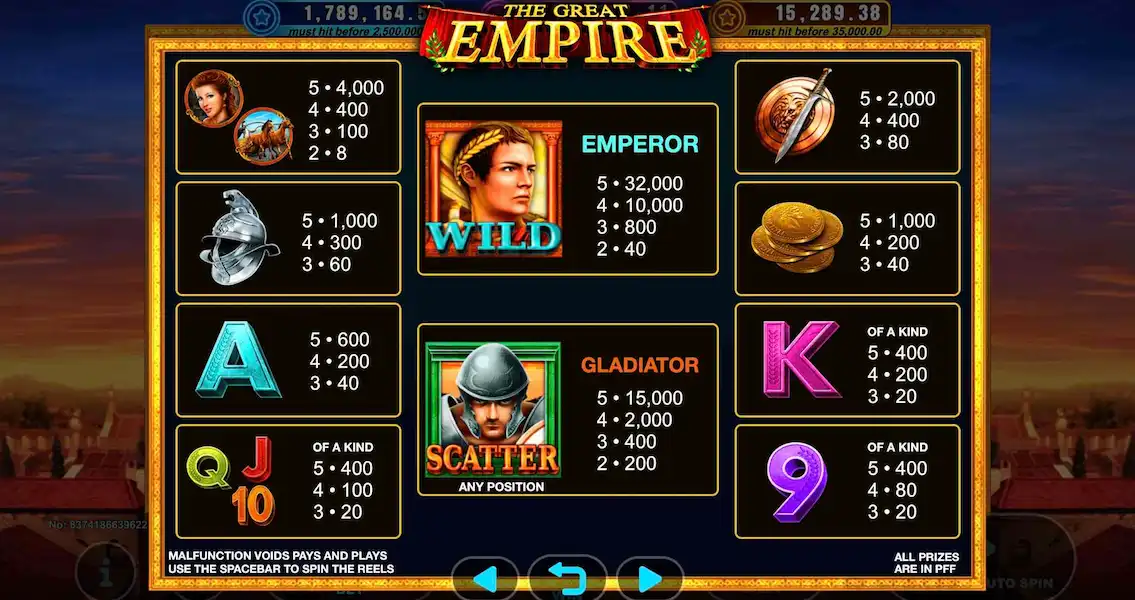Viewport: 1135px width, 600px height.
Task: Advance to the next paytable page
Action: tap(649, 579)
